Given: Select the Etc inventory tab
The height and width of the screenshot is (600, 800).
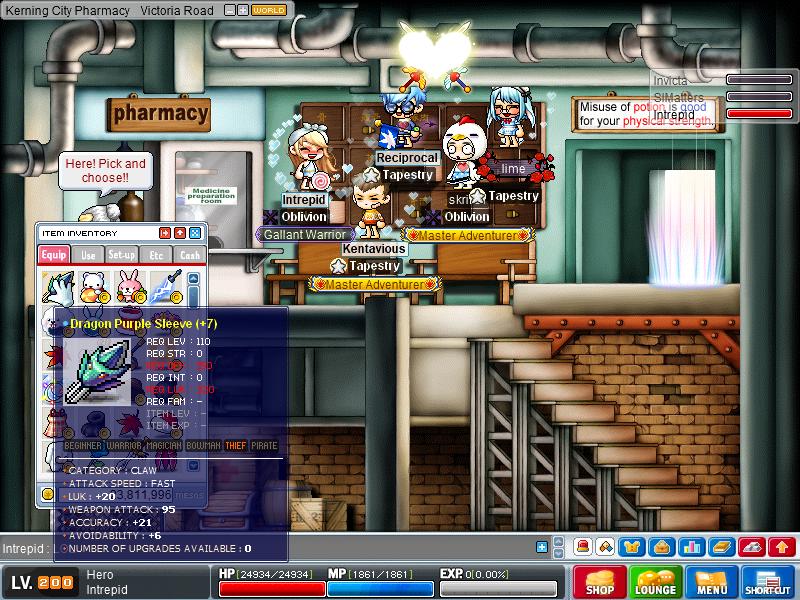Looking at the screenshot, I should [156, 255].
